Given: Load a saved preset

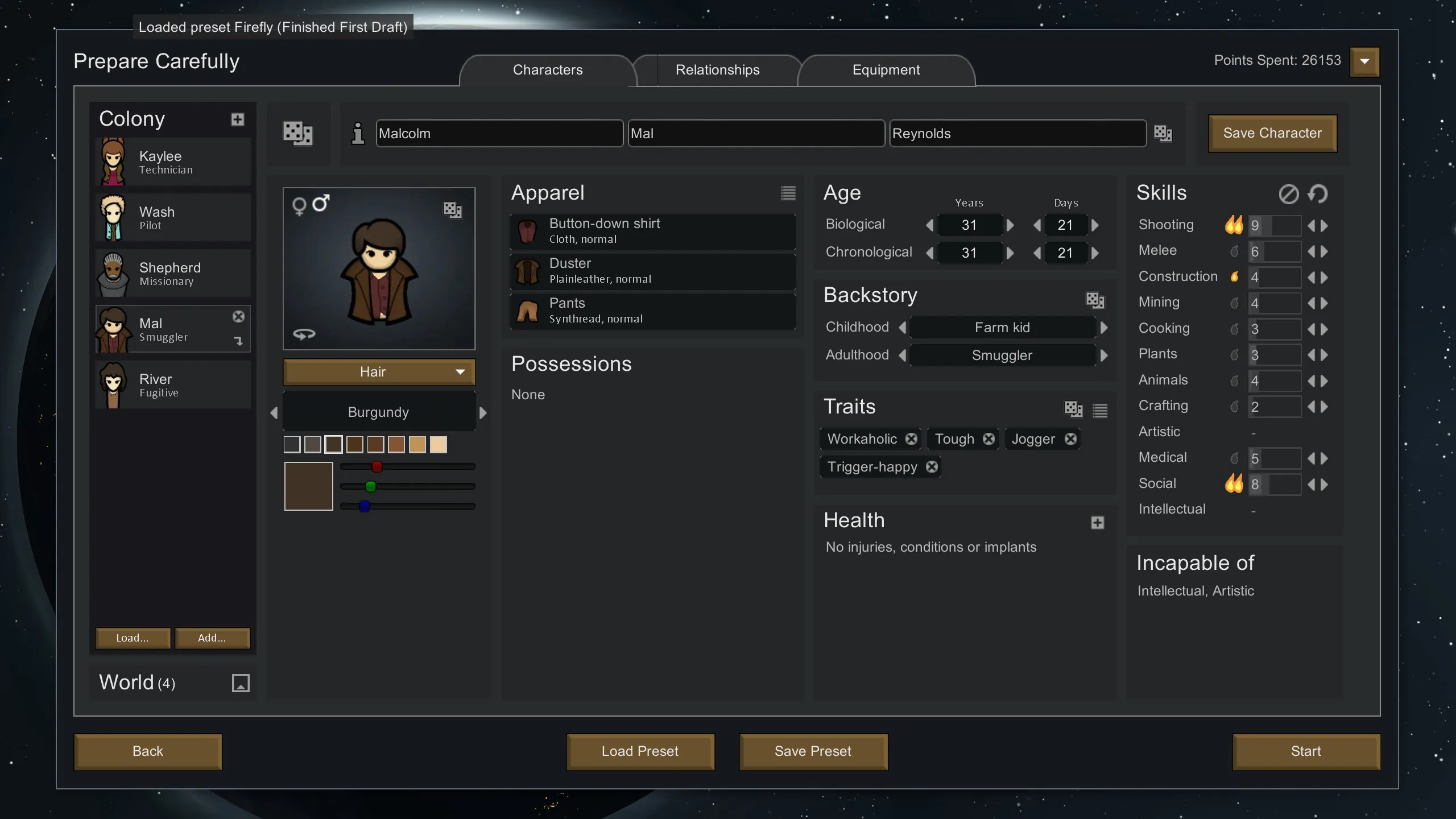Looking at the screenshot, I should point(640,751).
